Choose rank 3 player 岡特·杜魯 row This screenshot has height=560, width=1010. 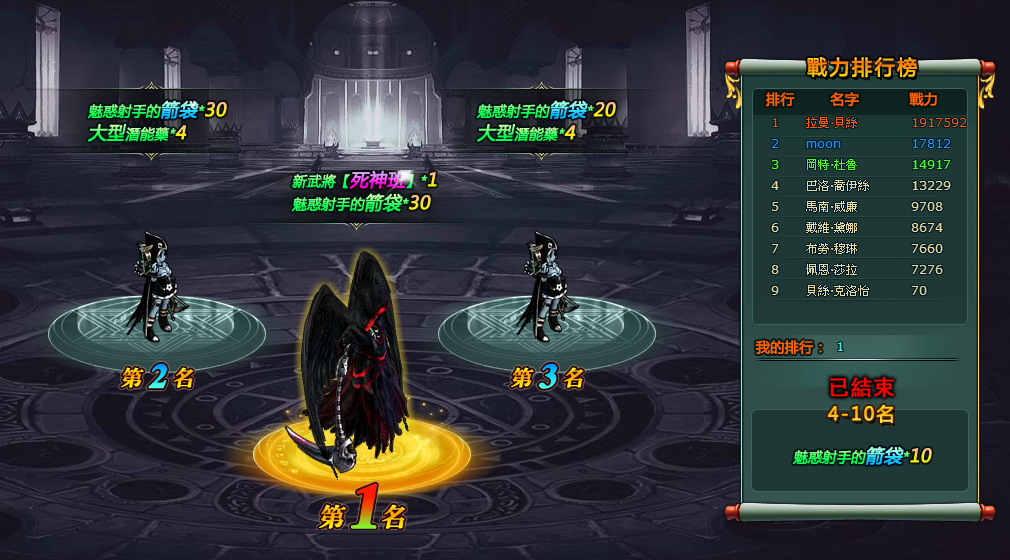pyautogui.click(x=860, y=165)
